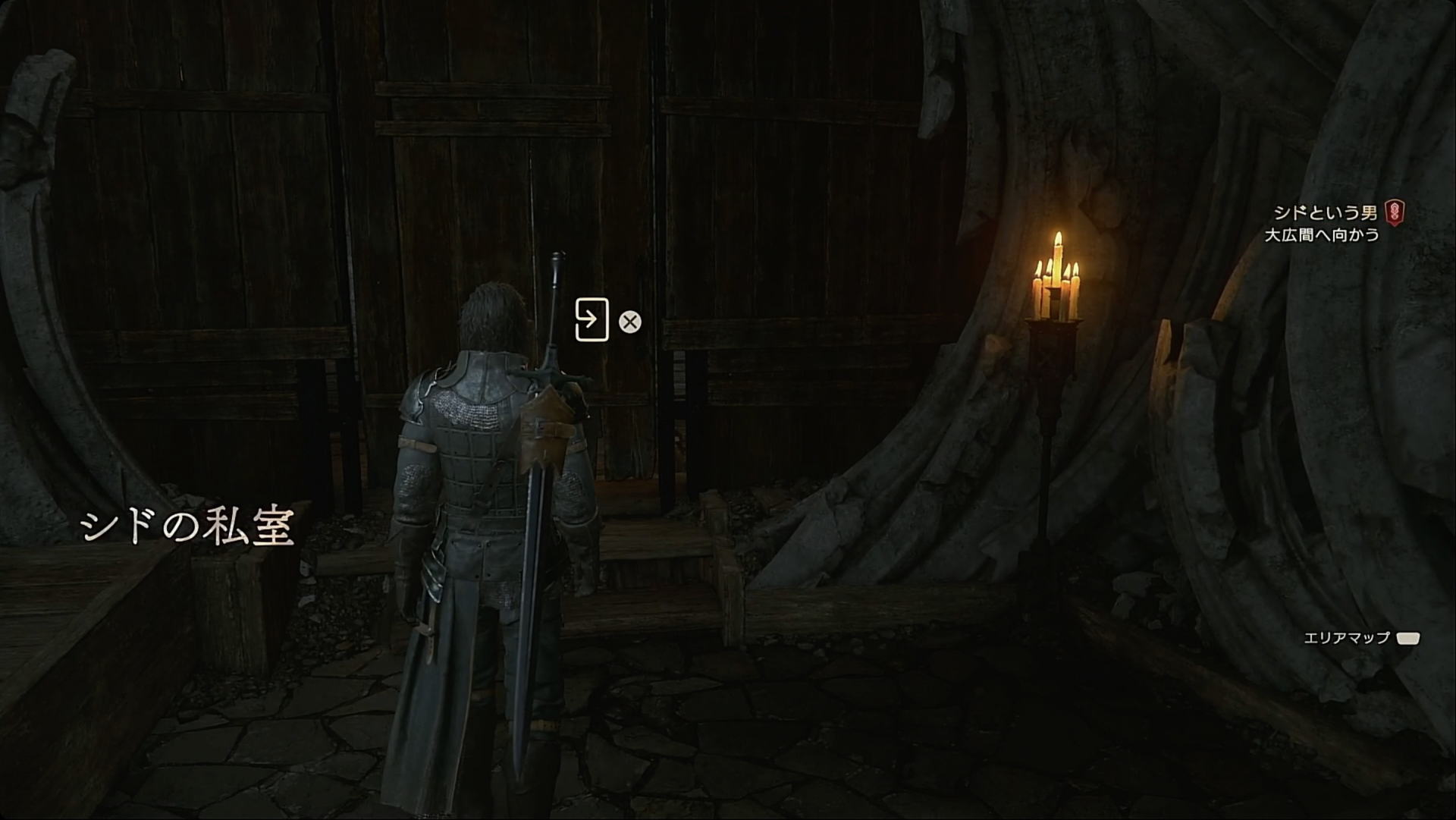Select the door enter interaction icon

(591, 320)
